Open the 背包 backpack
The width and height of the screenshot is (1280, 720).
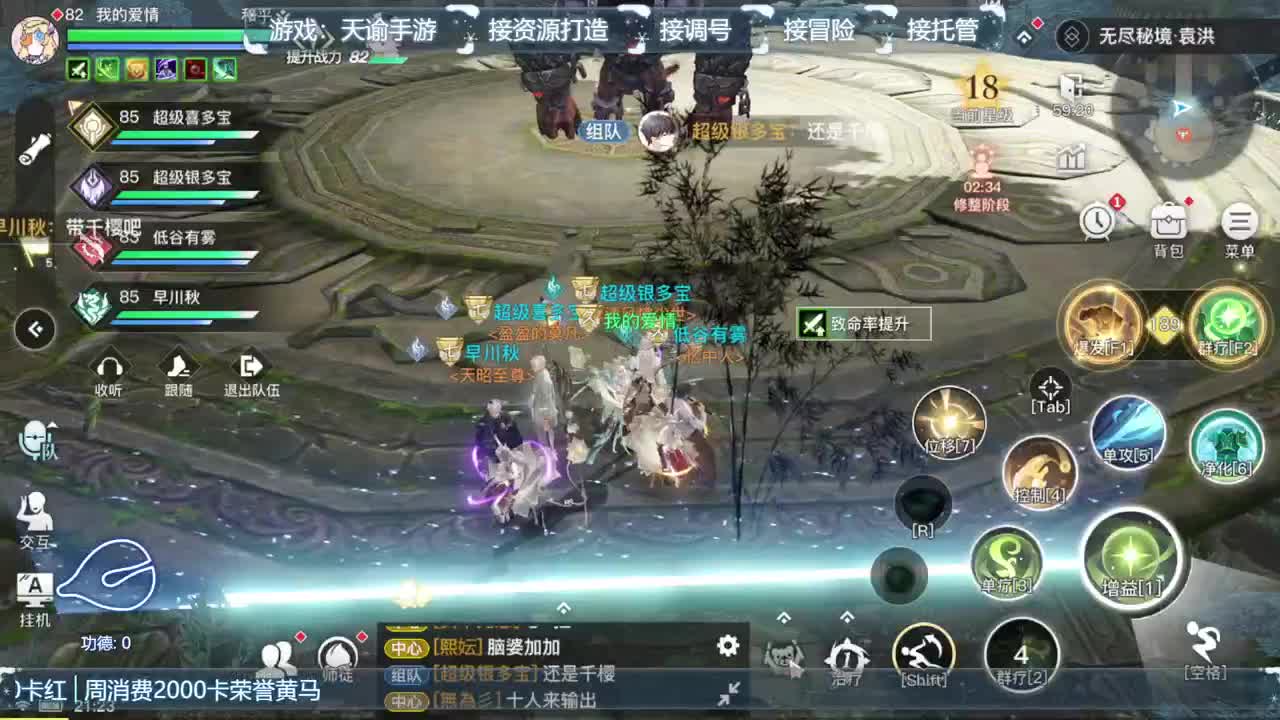pos(1168,222)
